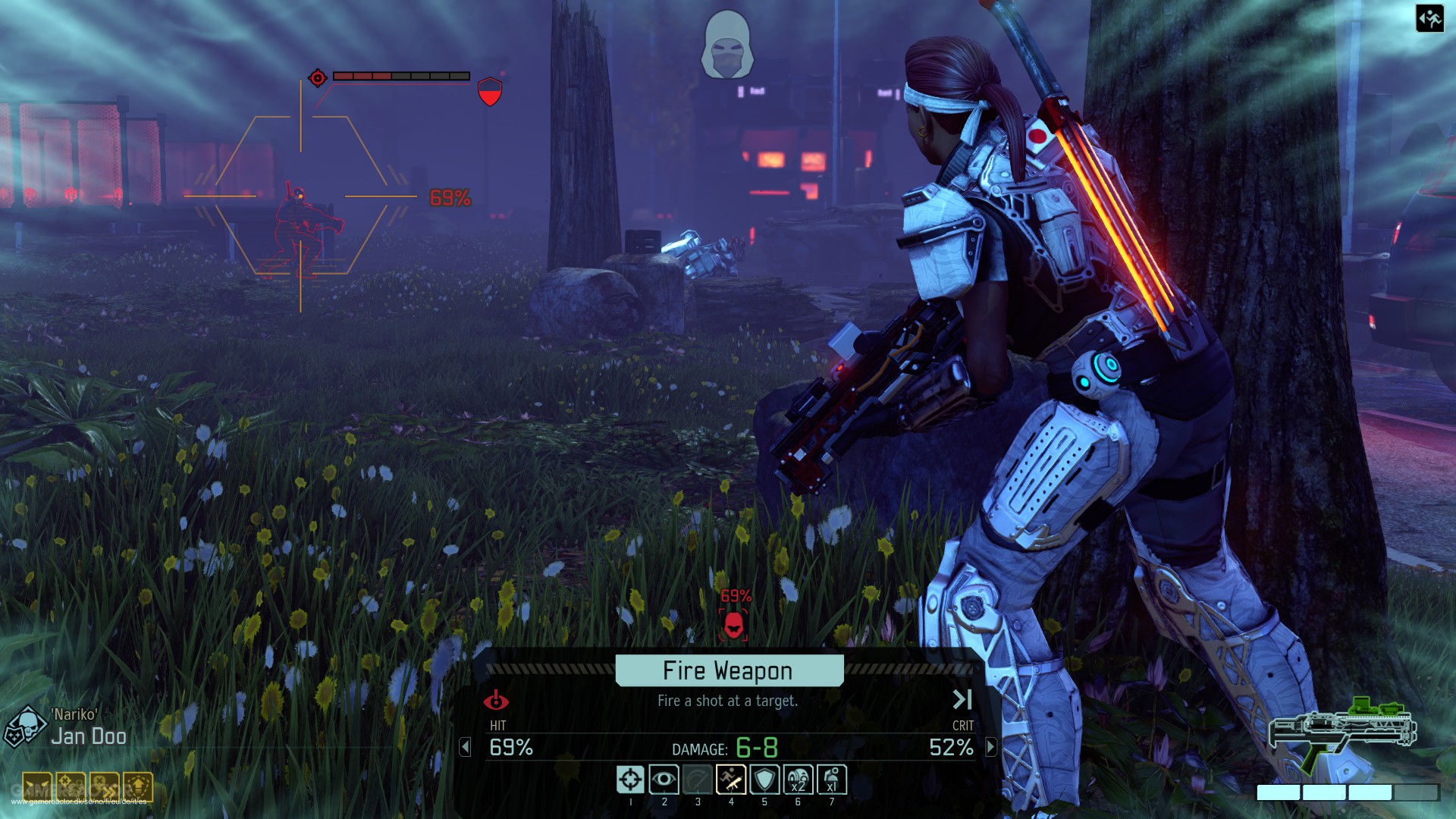The height and width of the screenshot is (819, 1456).
Task: Click the greyed-out sword slash ability in slot 3
Action: point(698,777)
